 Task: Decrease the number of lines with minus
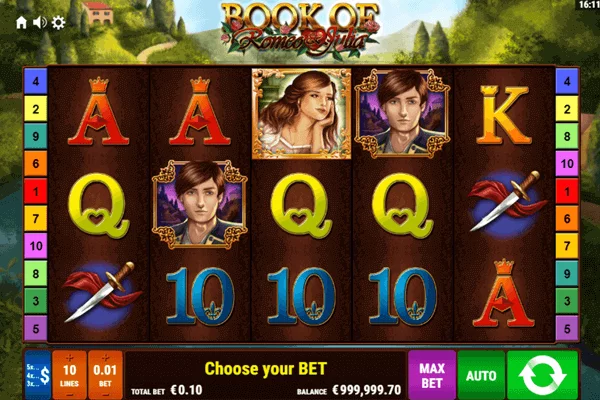70,393
